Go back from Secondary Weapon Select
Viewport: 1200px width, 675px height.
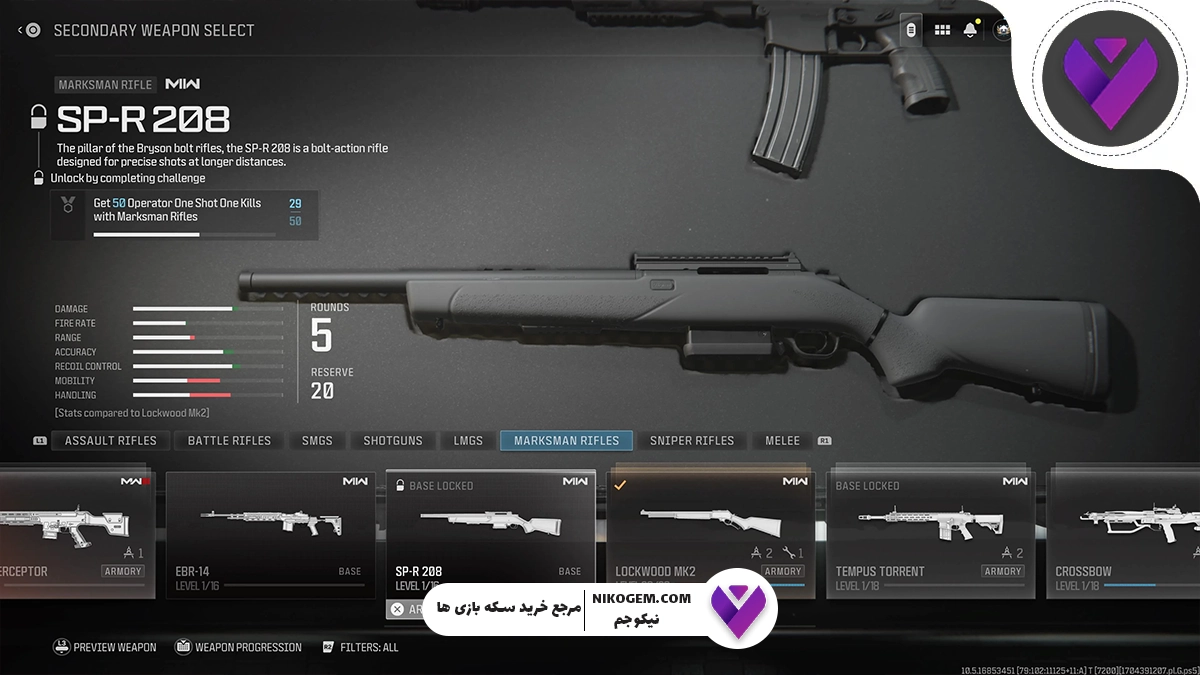pyautogui.click(x=28, y=30)
